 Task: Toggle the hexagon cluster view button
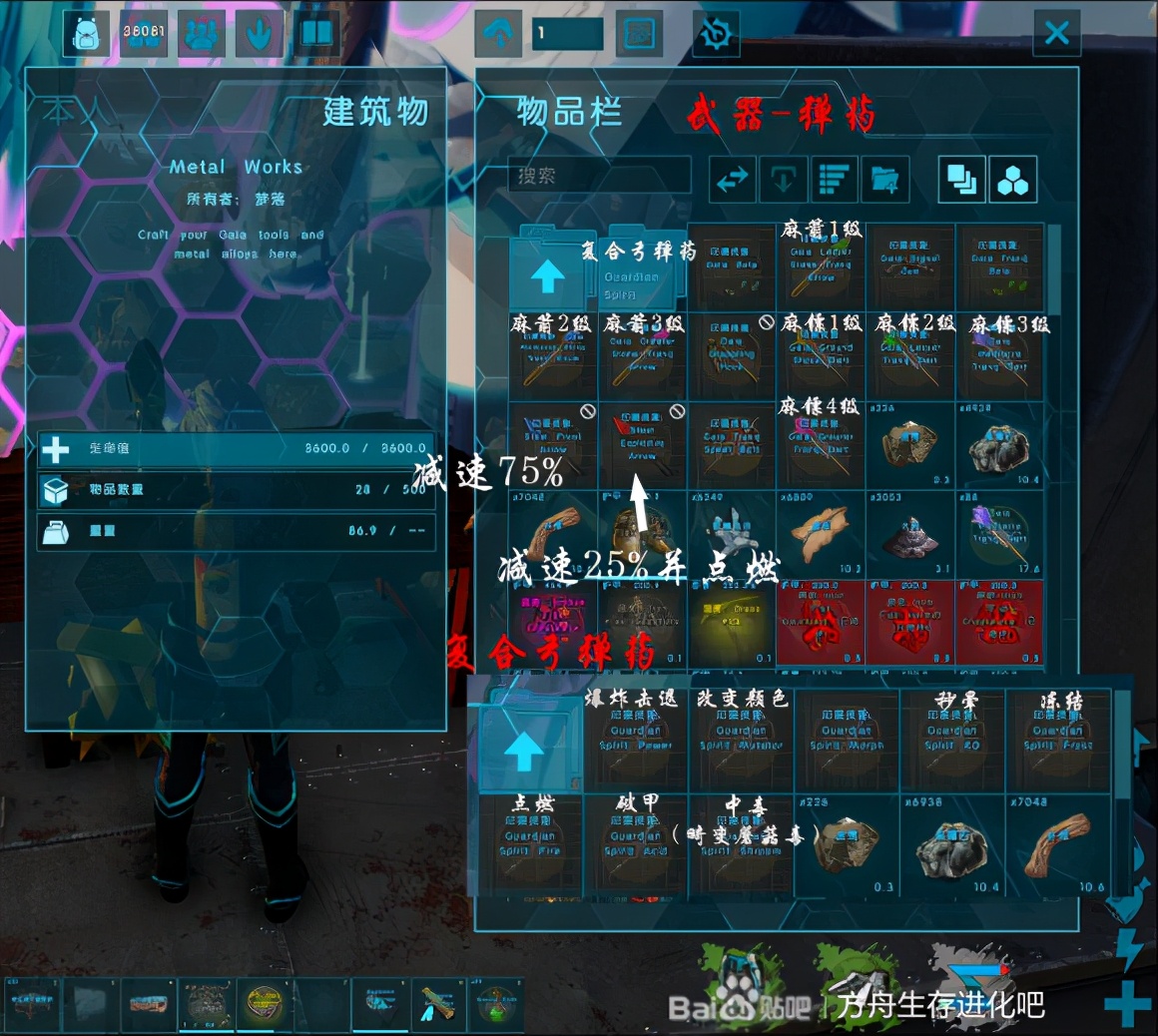[x=1013, y=180]
